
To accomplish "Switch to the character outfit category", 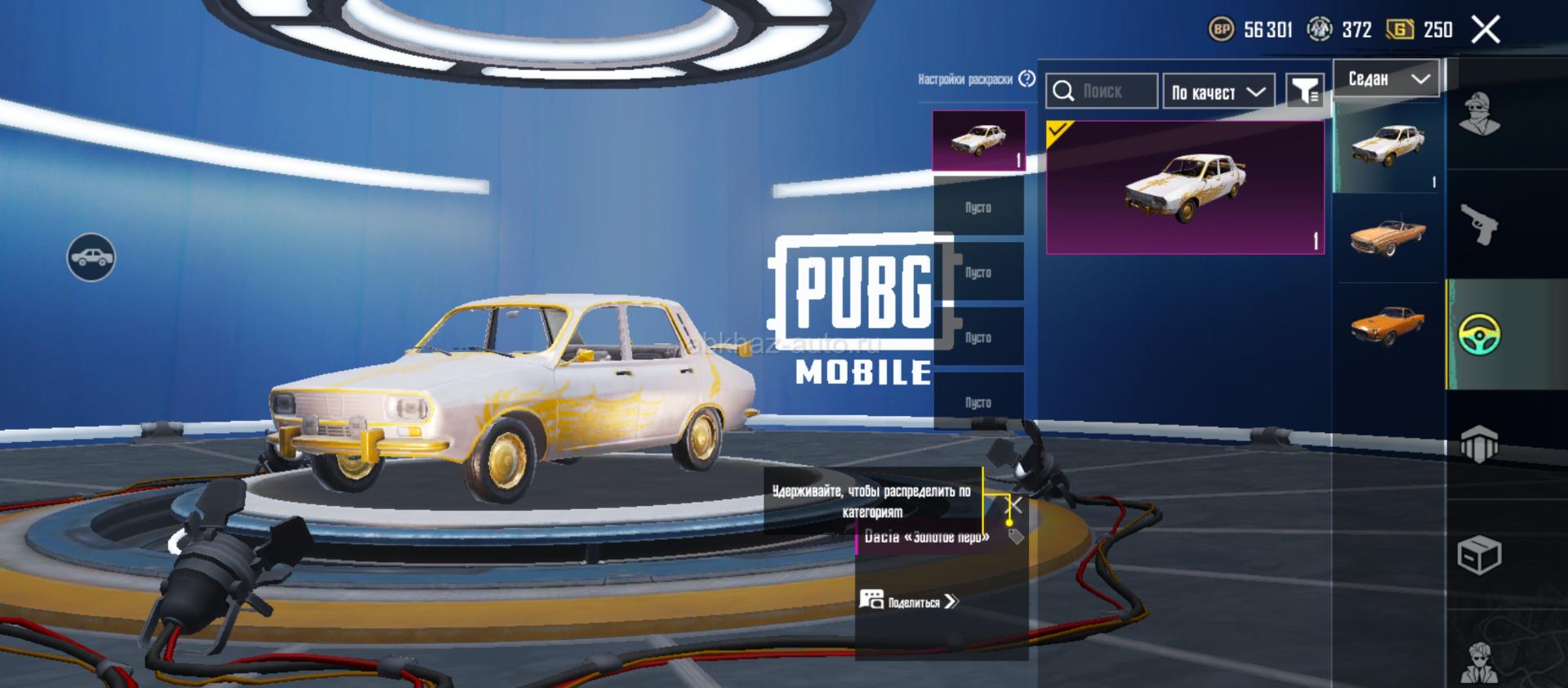I will (x=1479, y=114).
